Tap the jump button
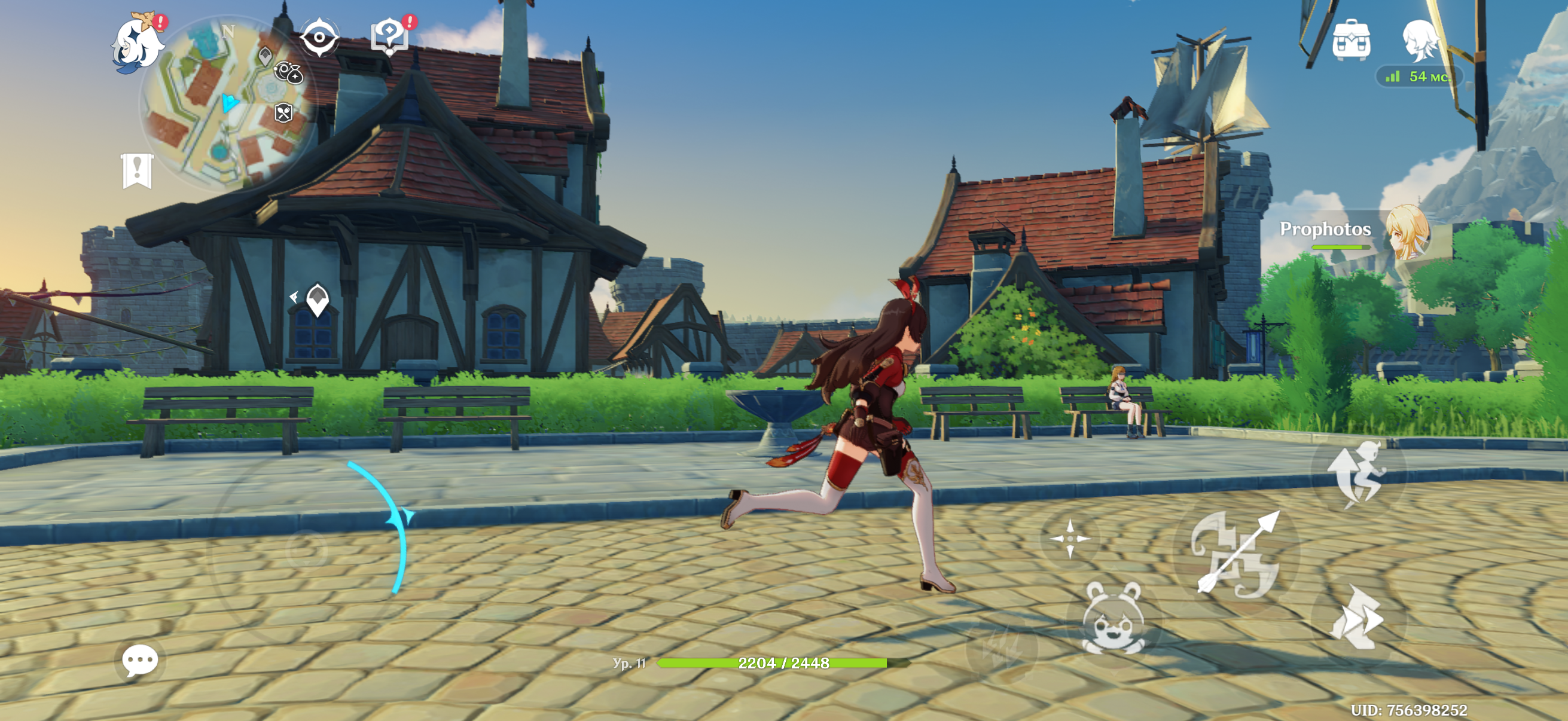The height and width of the screenshot is (721, 1568). coord(1359,473)
